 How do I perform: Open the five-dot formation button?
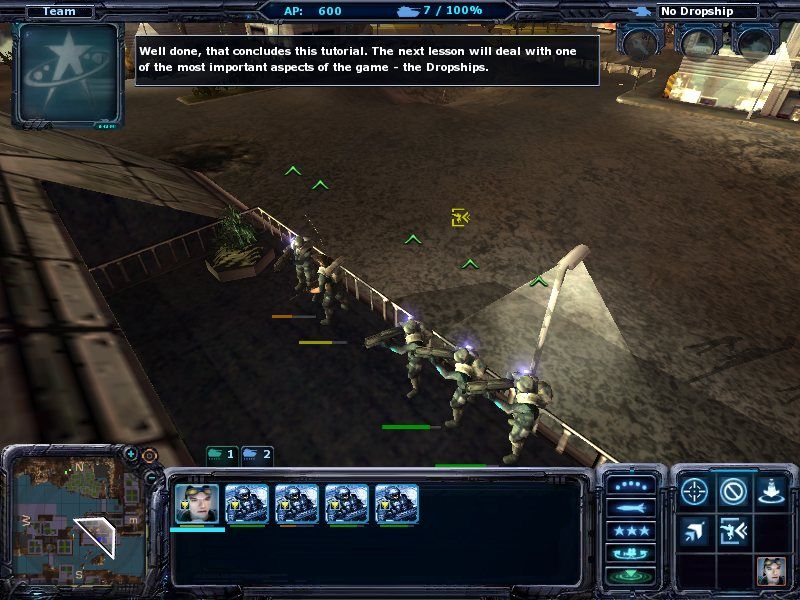pos(632,485)
